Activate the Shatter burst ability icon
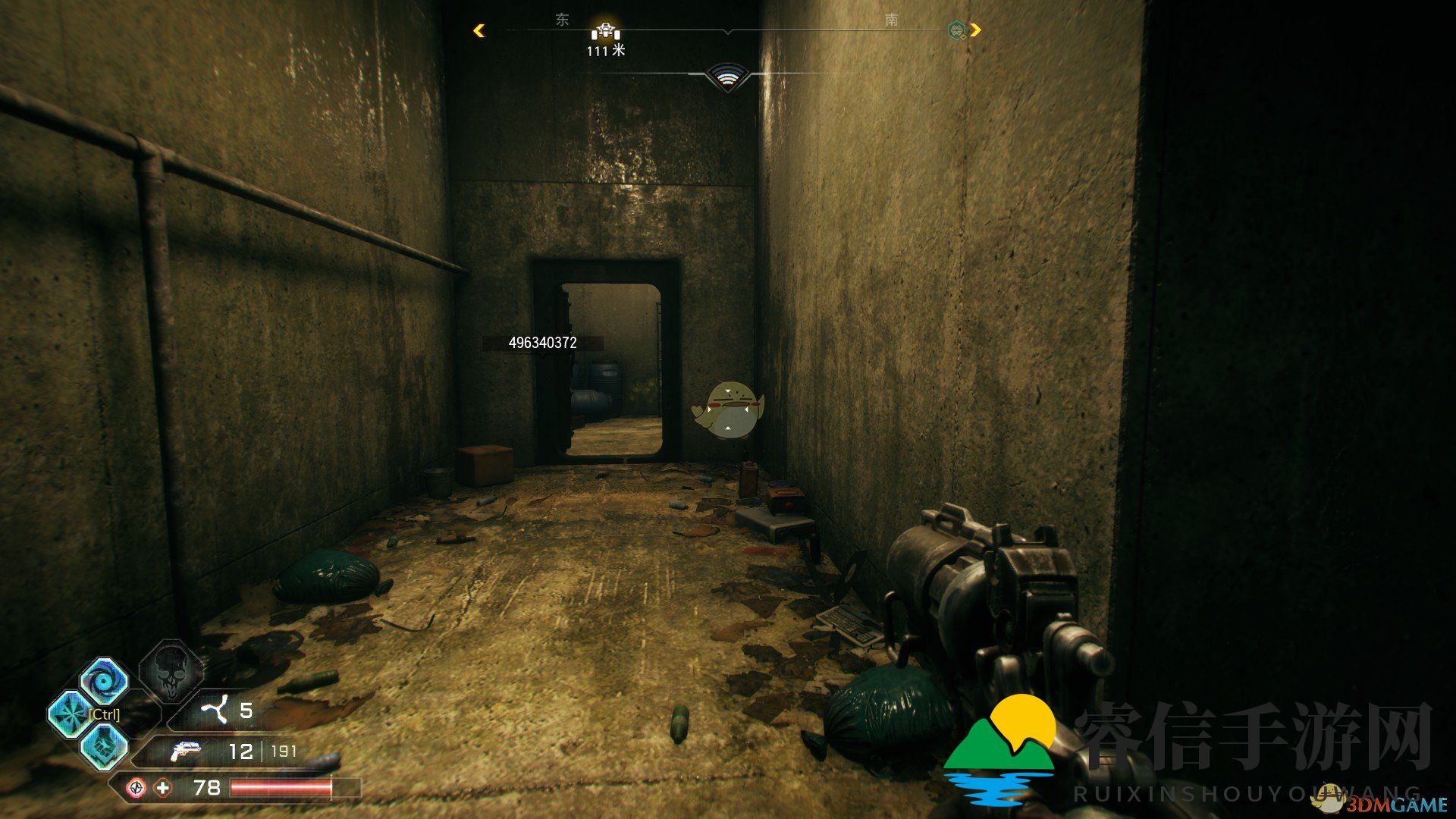This screenshot has height=819, width=1456. click(71, 714)
